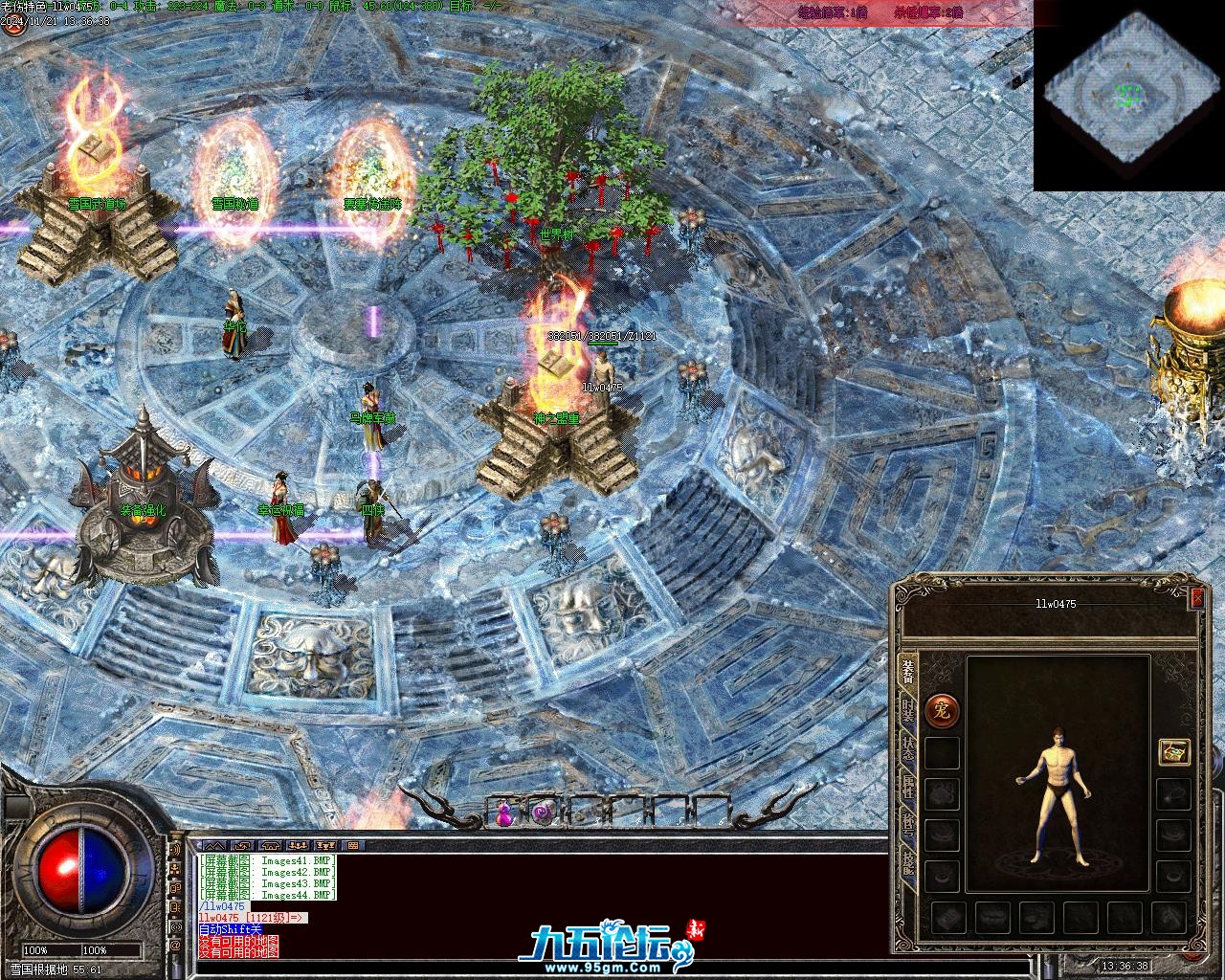
Task: Click the minimap in the corner
Action: (1129, 96)
